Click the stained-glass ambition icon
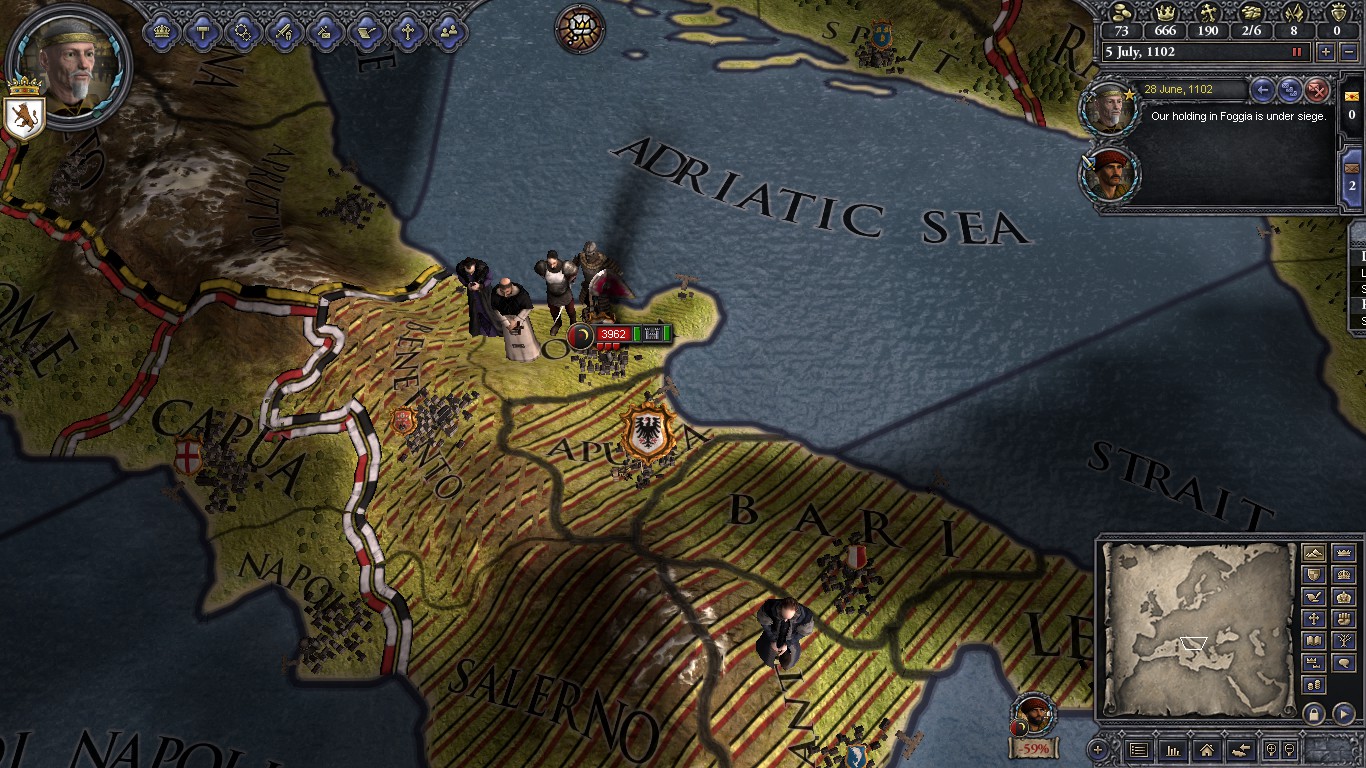 580,28
